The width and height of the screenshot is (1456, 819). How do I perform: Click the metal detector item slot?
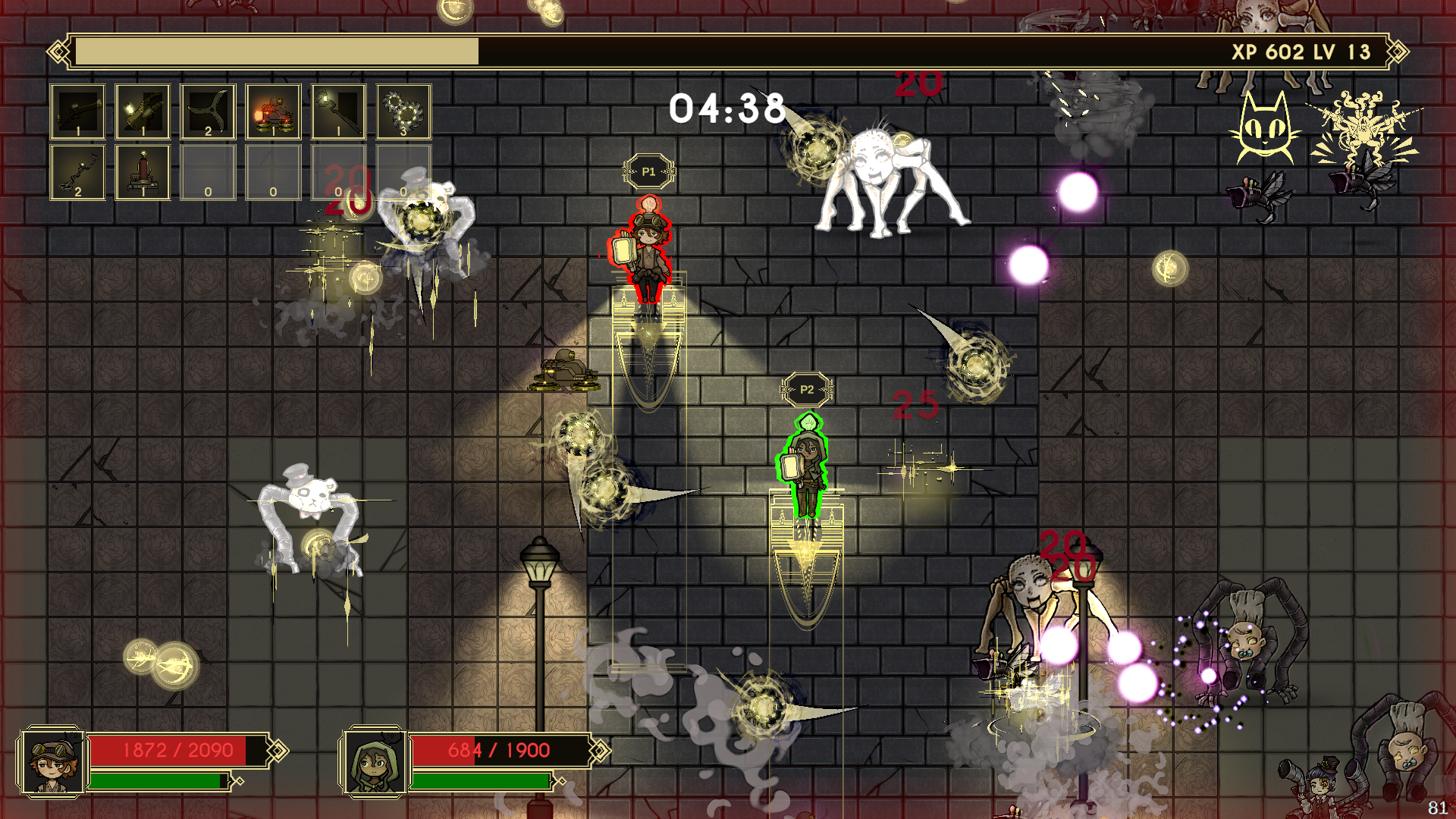[x=77, y=172]
